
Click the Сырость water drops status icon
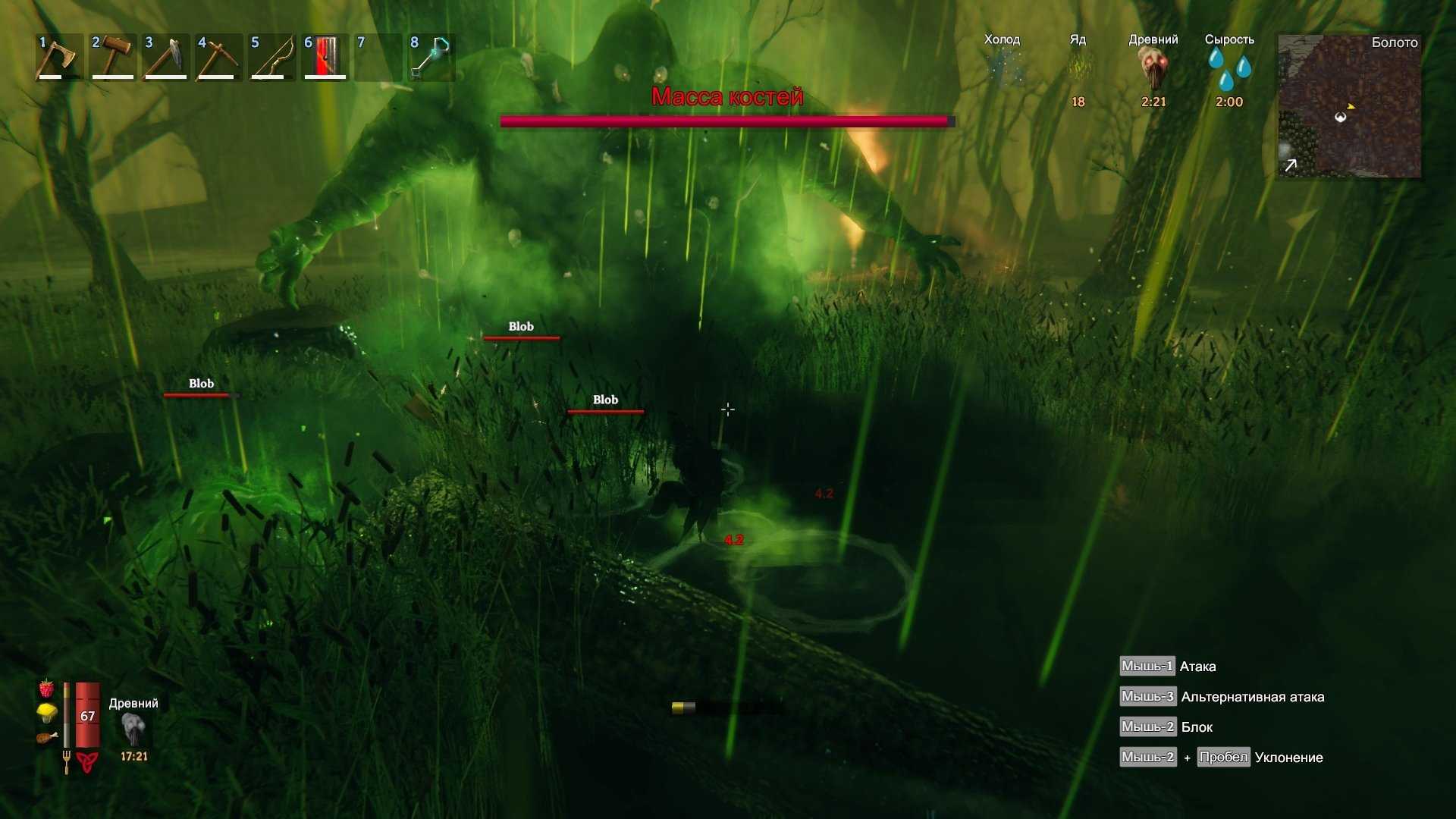tap(1229, 70)
